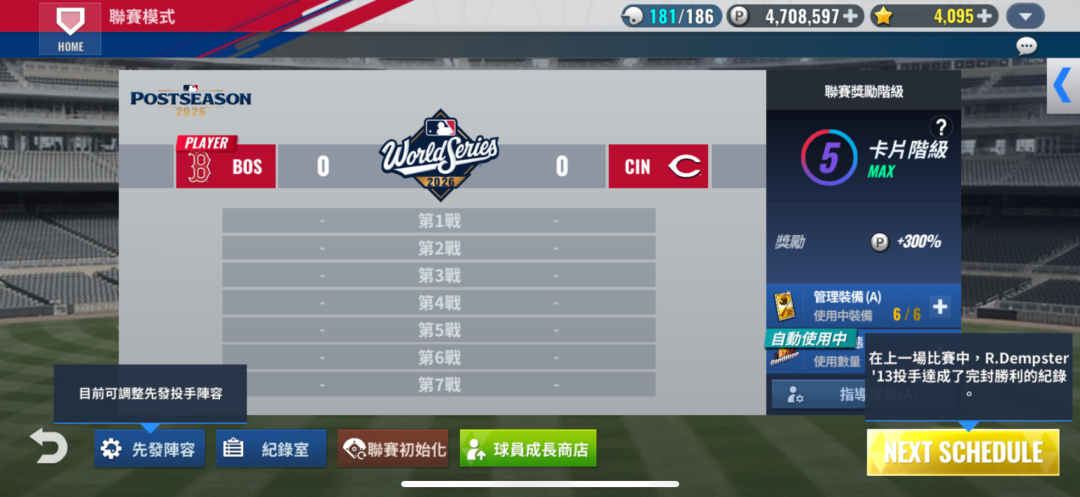This screenshot has height=497, width=1080.
Task: Add P currency with plus button
Action: 851,16
